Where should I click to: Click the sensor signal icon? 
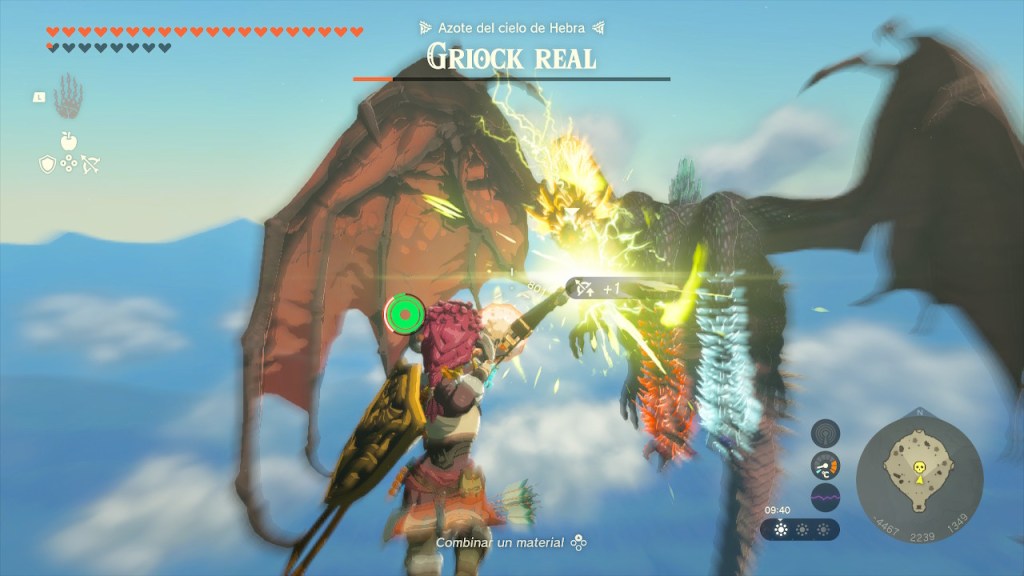825,432
